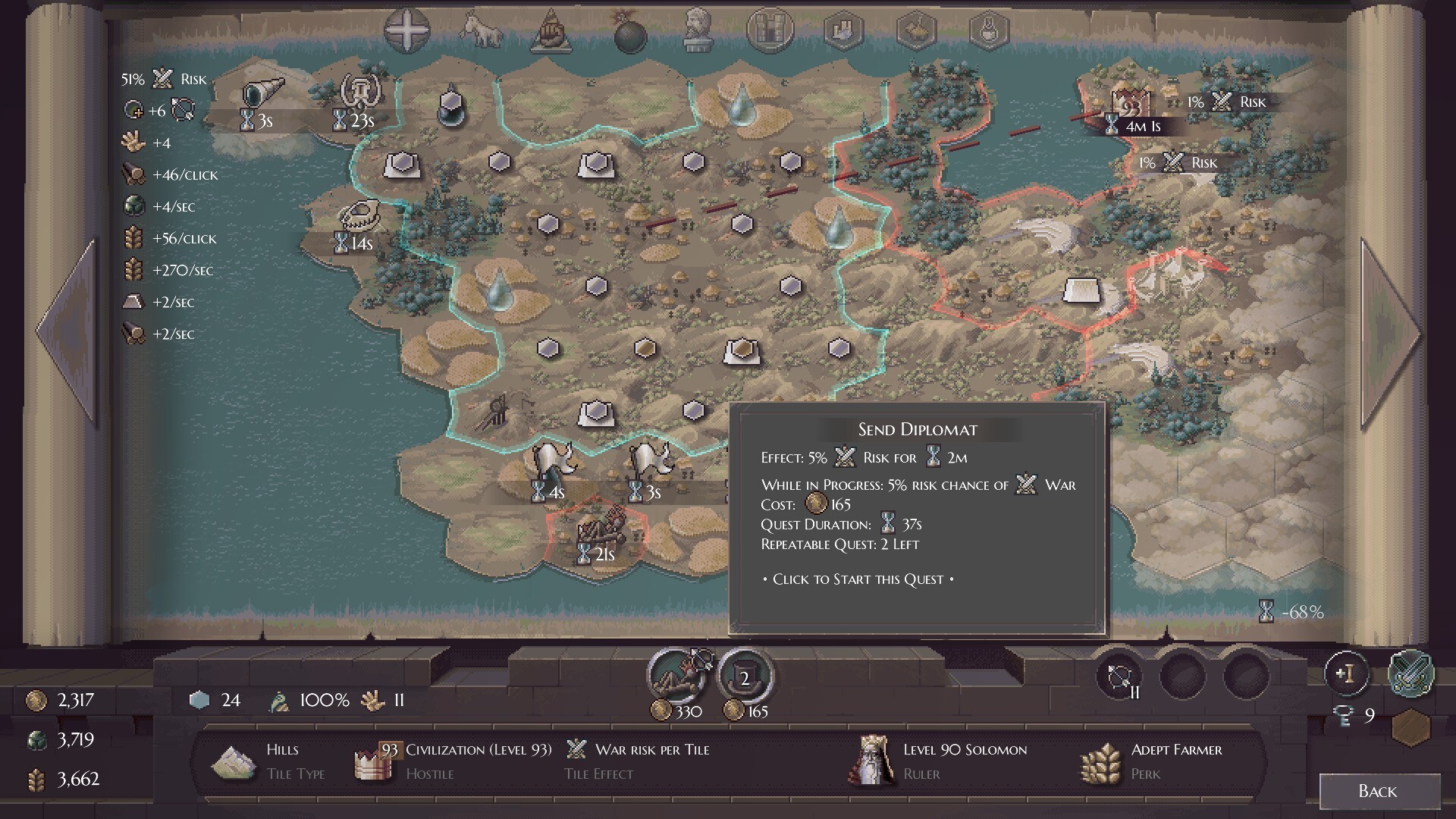
Task: Toggle the crossed swords war button
Action: click(1410, 673)
